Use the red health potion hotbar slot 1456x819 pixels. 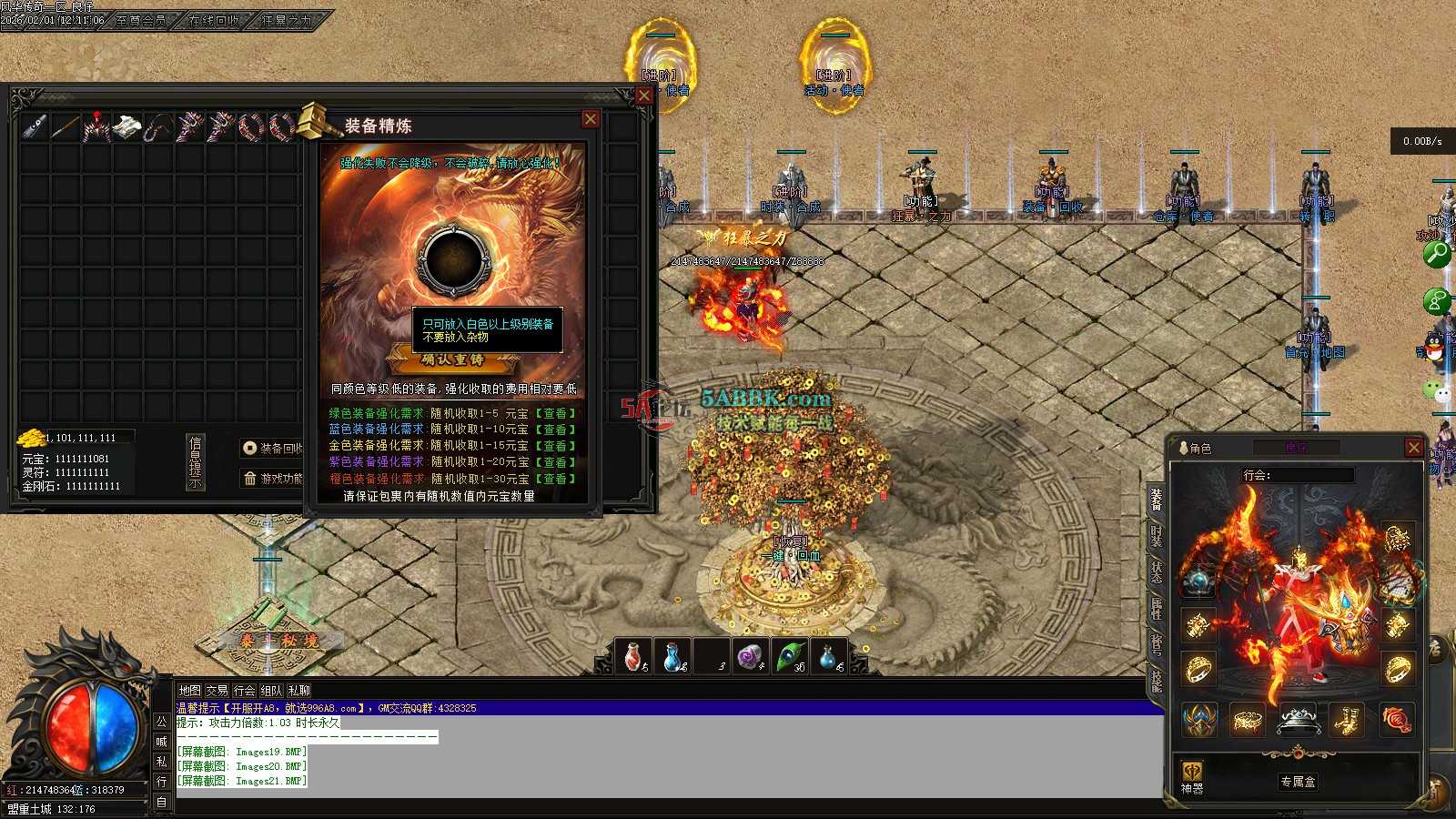pos(634,656)
